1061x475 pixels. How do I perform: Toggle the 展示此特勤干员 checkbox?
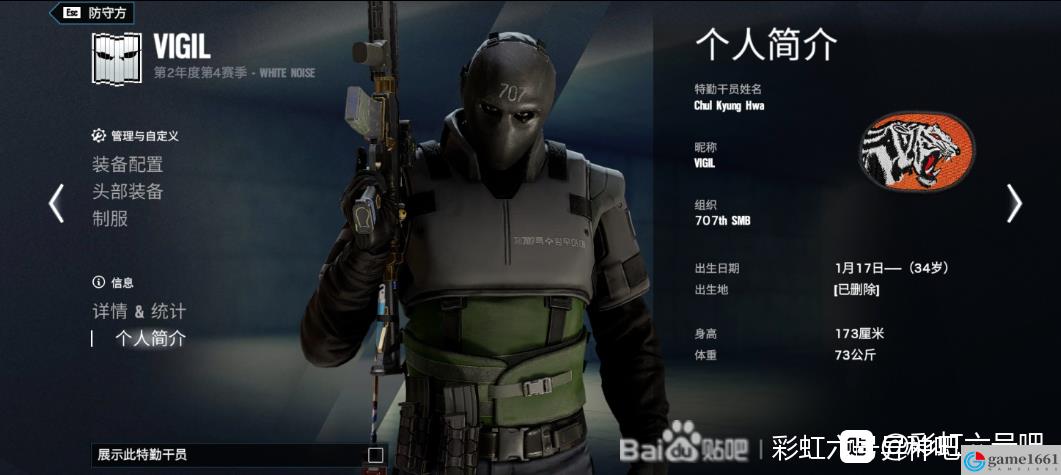click(375, 455)
